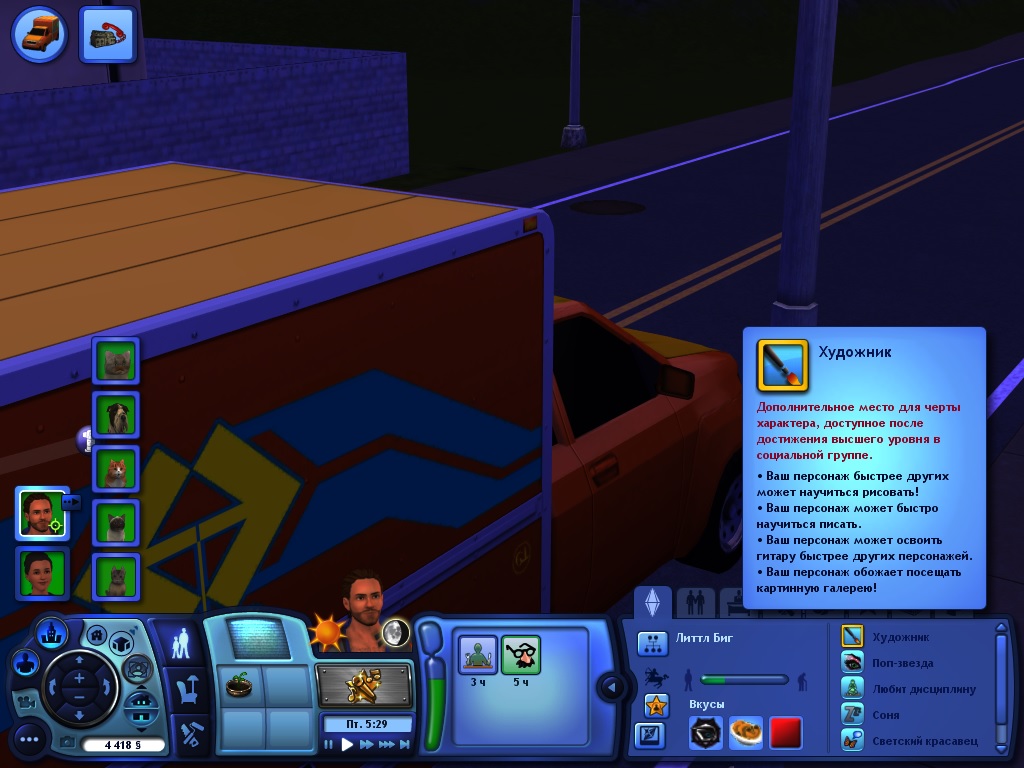
Task: Click the orange star lifetime rewards button
Action: pos(655,705)
